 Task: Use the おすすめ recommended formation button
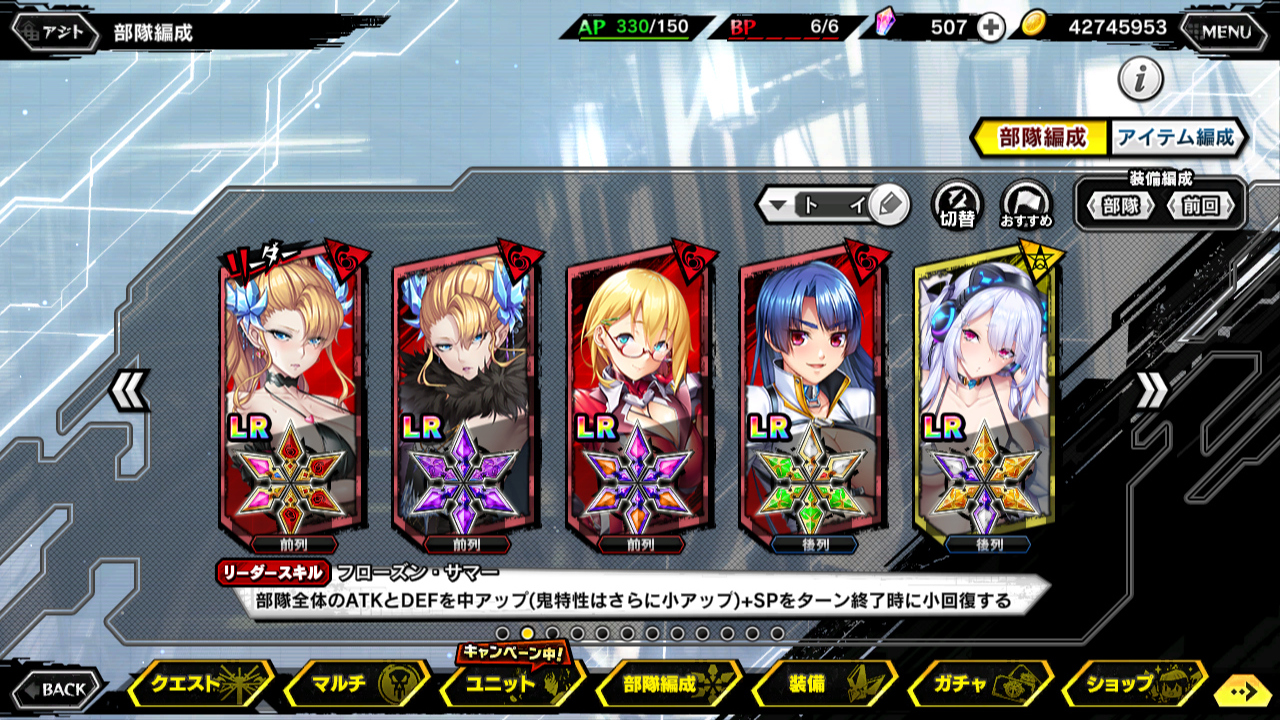pos(1026,204)
